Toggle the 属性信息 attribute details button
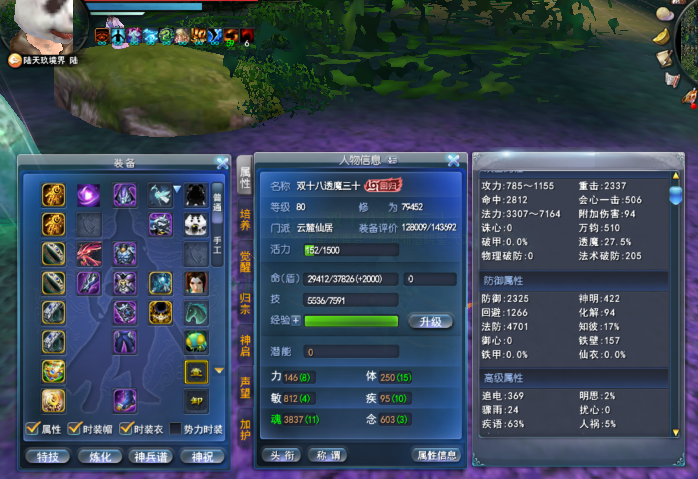Image resolution: width=698 pixels, height=479 pixels. coord(436,455)
